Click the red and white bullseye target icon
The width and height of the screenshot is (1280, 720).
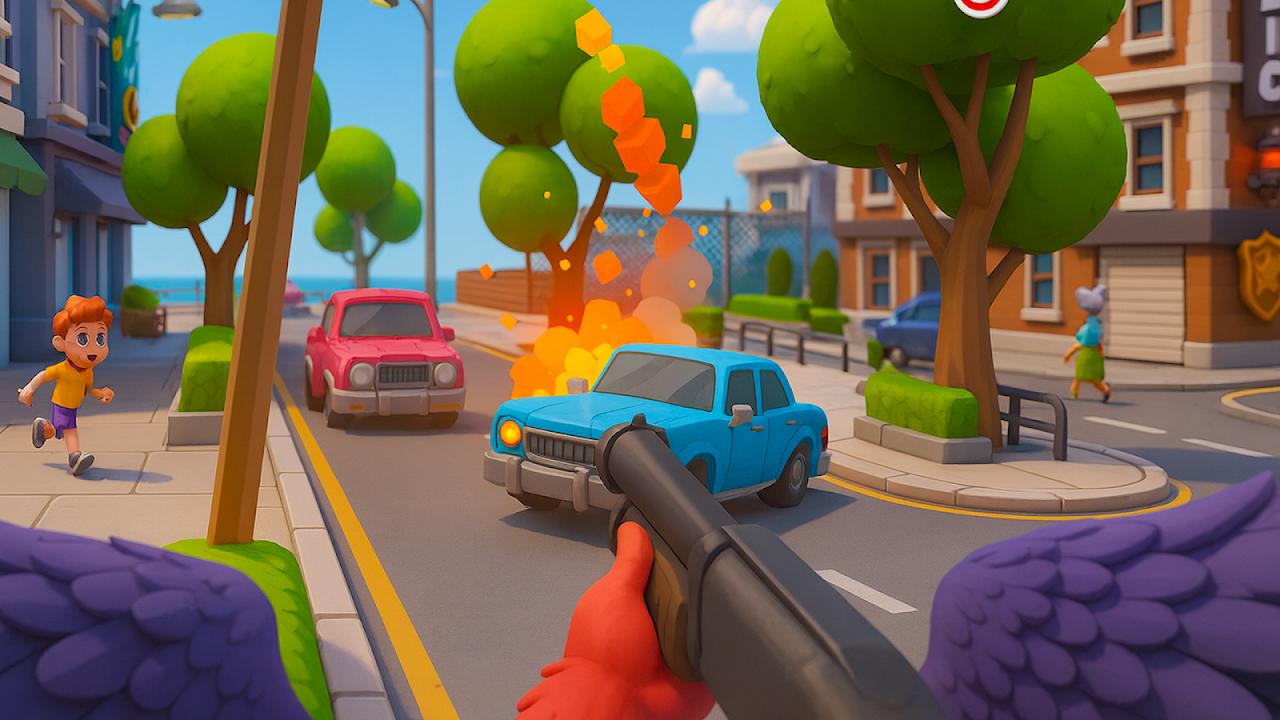click(x=980, y=5)
